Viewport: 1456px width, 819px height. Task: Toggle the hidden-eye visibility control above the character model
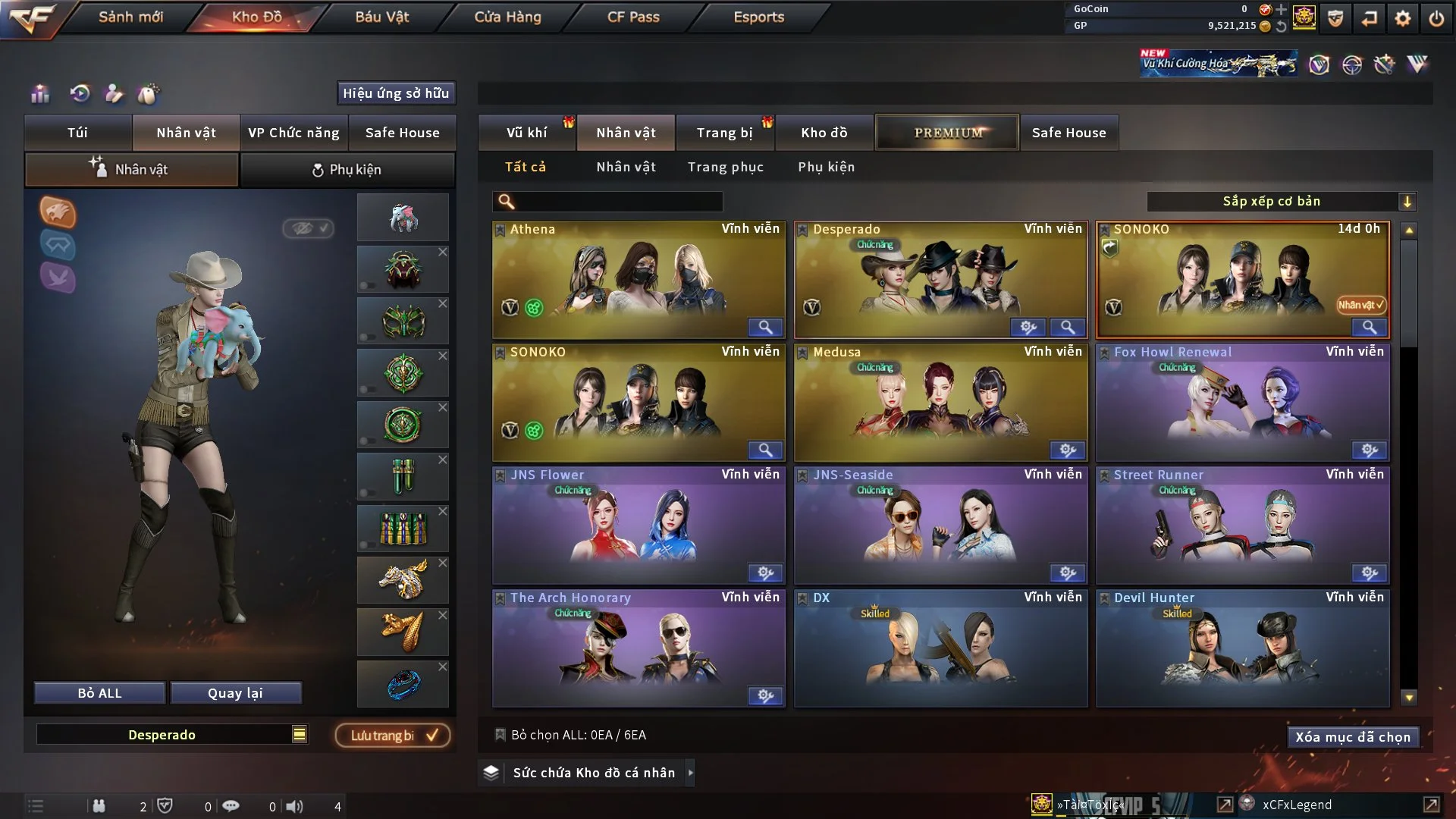pos(307,230)
